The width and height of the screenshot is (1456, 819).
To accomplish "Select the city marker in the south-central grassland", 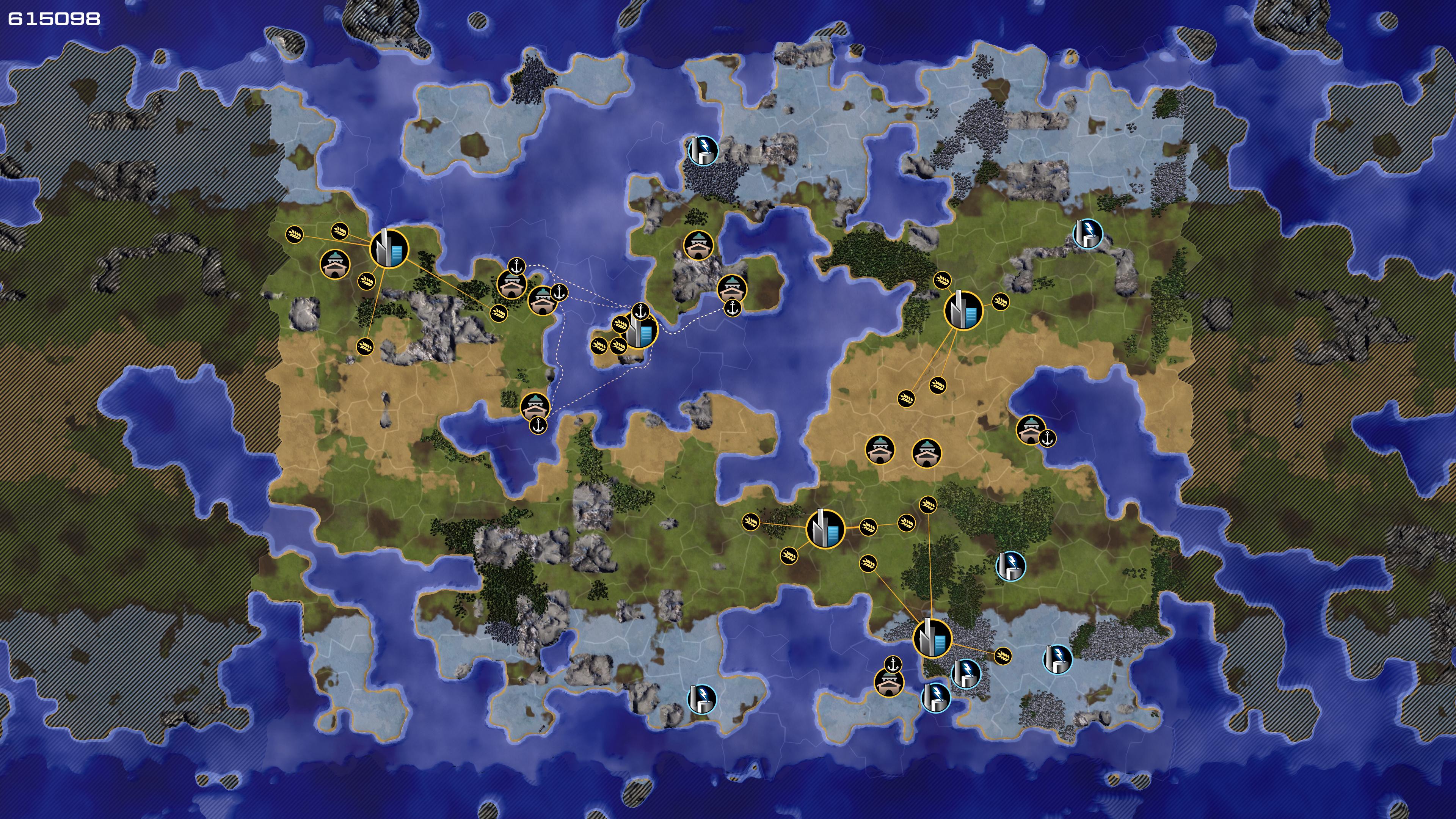I will [x=825, y=529].
